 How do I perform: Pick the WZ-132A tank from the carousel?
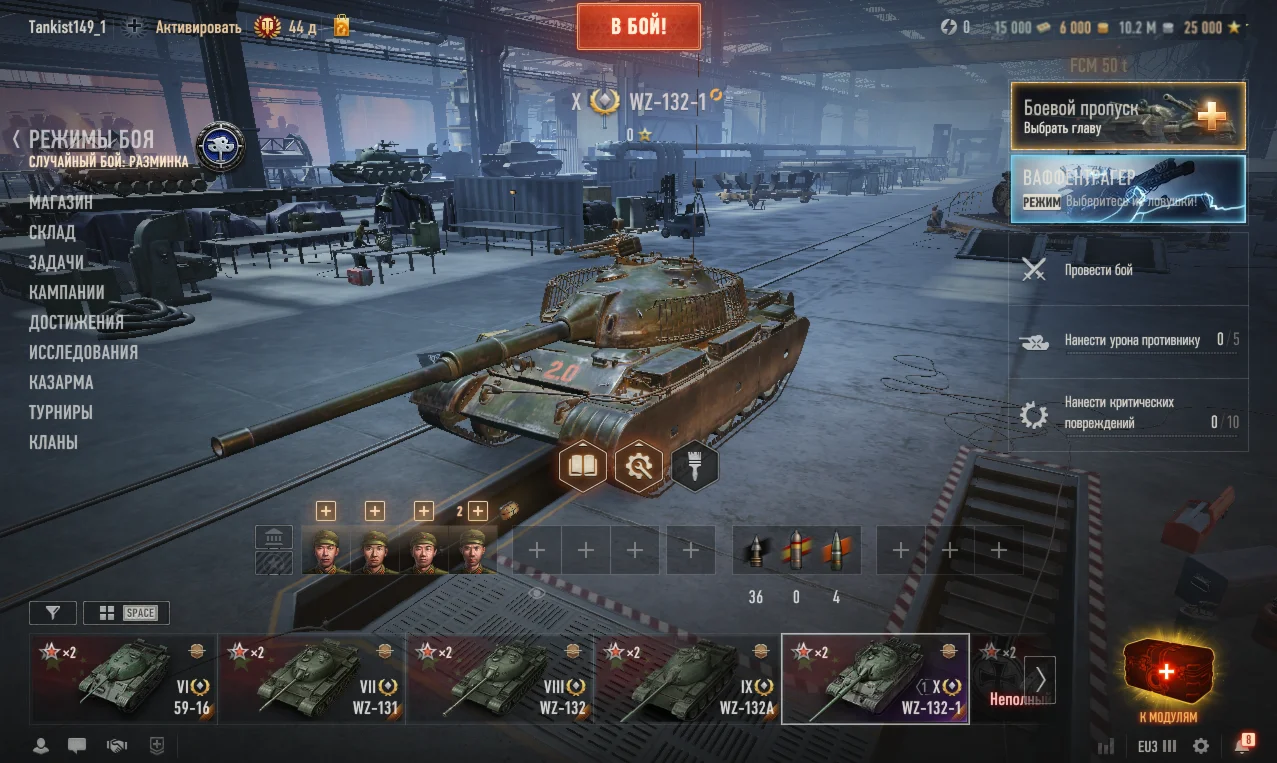688,678
